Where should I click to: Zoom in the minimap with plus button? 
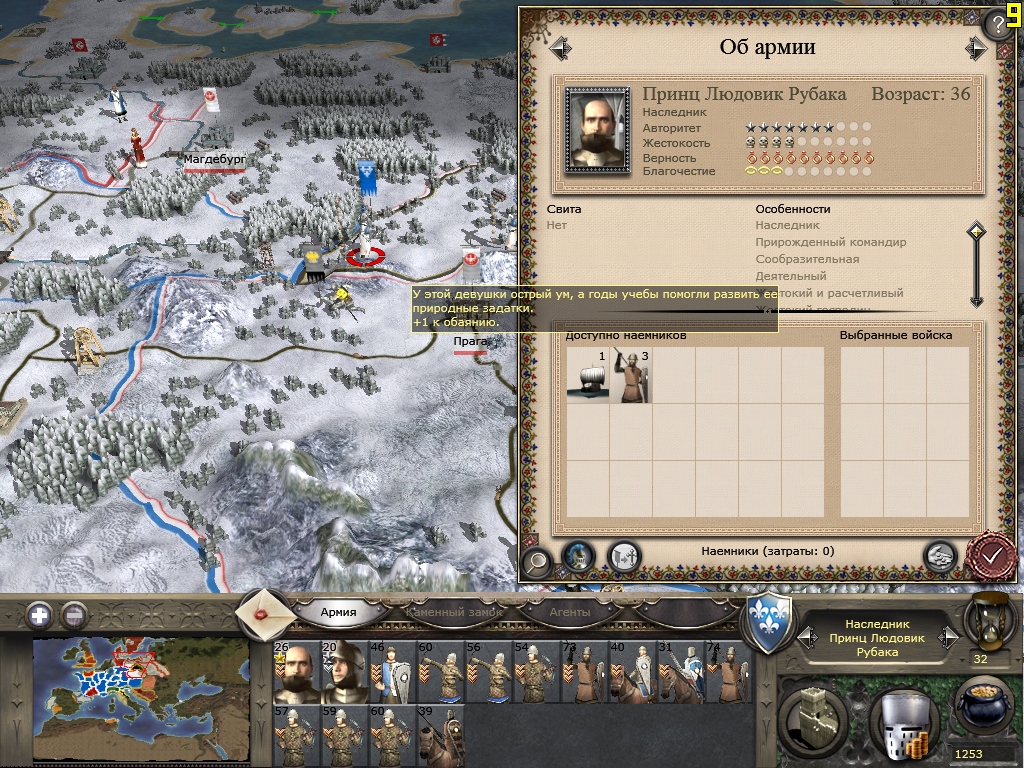(39, 615)
